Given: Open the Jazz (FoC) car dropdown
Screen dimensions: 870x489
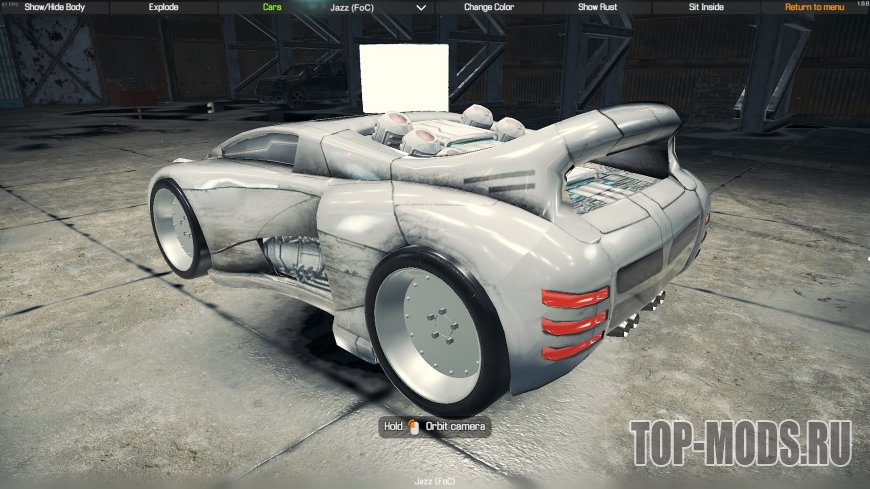Looking at the screenshot, I should (380, 7).
